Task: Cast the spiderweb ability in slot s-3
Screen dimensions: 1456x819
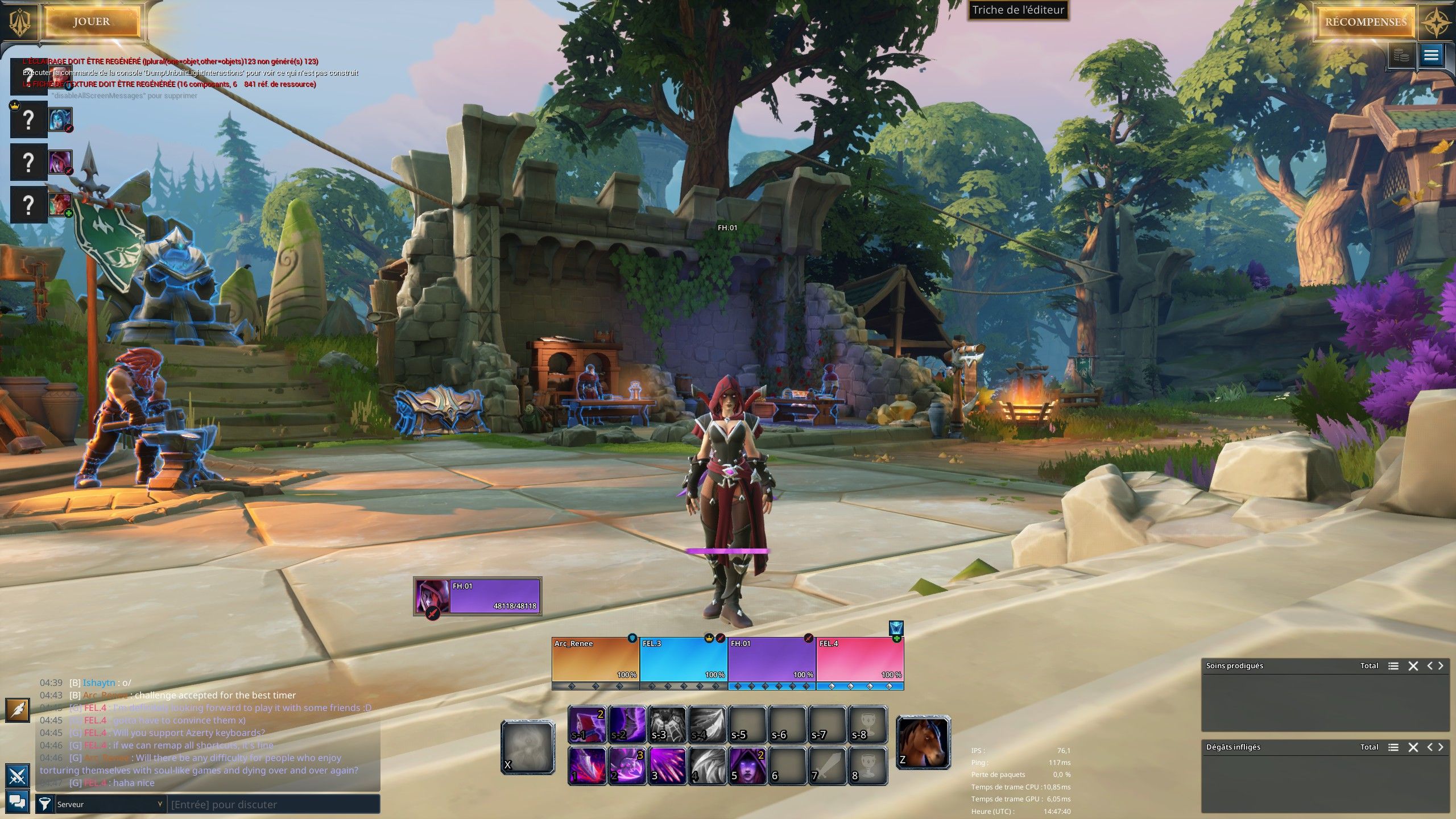Action: 667,725
